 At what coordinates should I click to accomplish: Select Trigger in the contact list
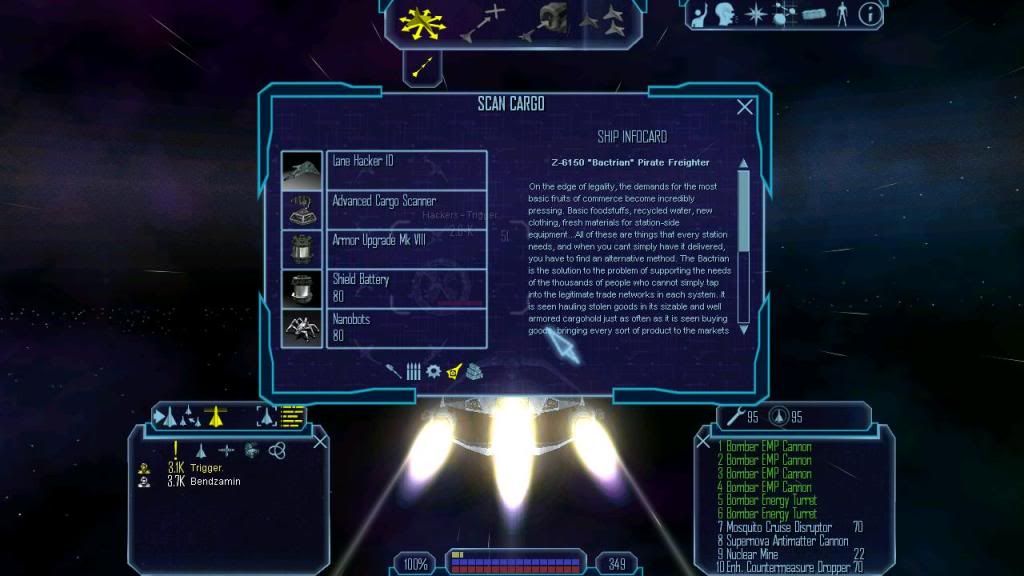tap(207, 468)
